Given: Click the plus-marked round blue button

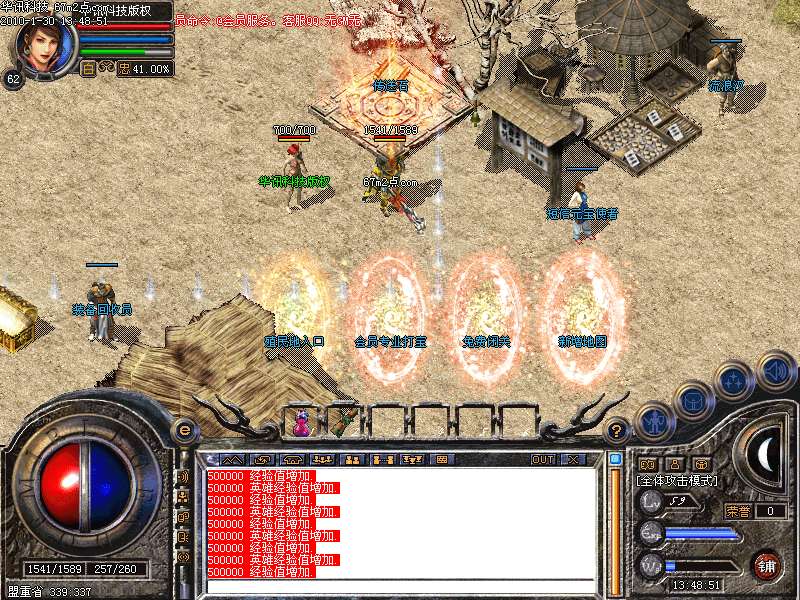Looking at the screenshot, I should pos(735,381).
